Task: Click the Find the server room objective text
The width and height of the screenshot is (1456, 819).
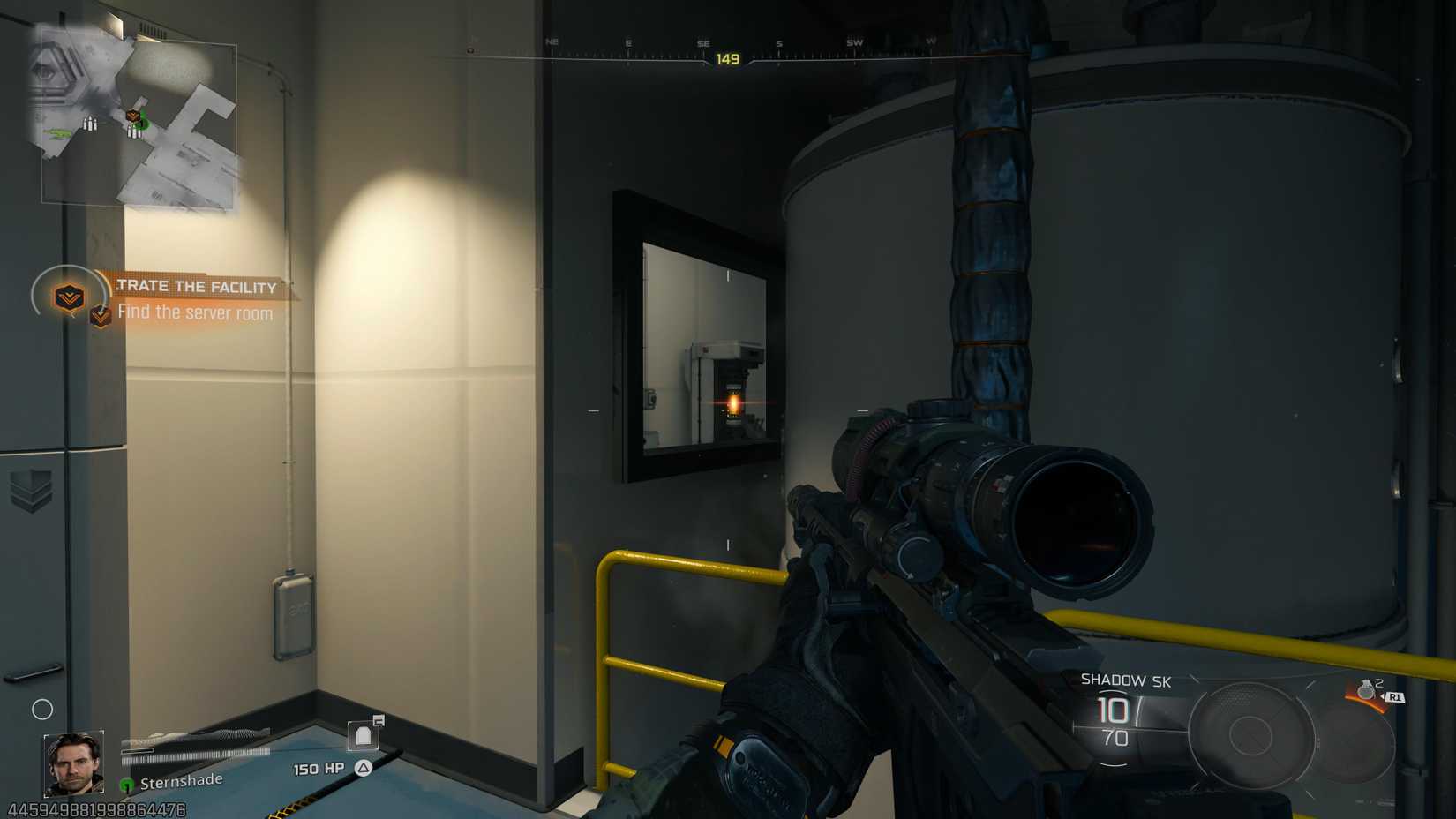Action: coord(196,313)
